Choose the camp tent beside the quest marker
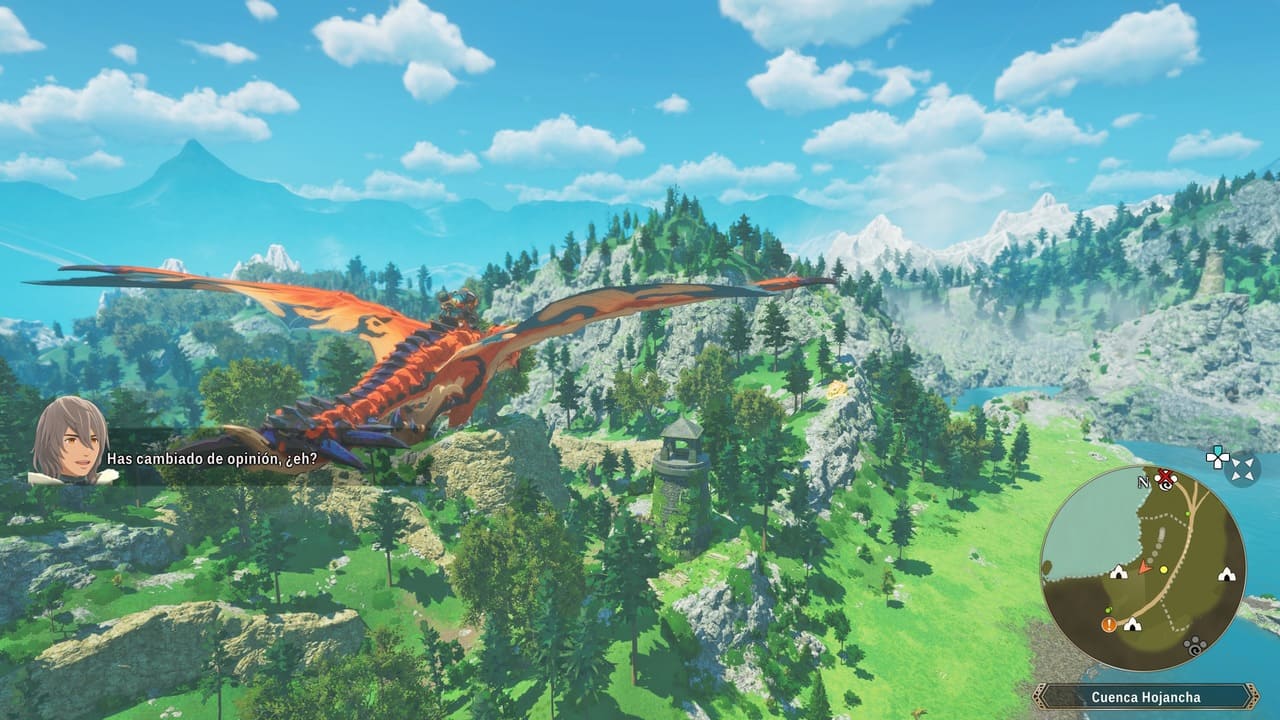 pos(1131,624)
